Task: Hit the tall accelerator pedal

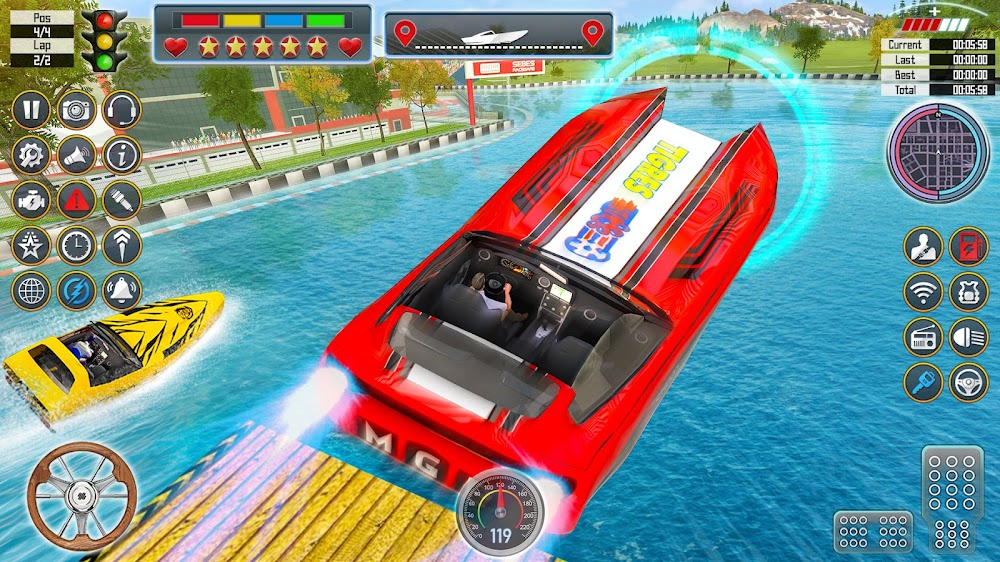Action: click(952, 498)
